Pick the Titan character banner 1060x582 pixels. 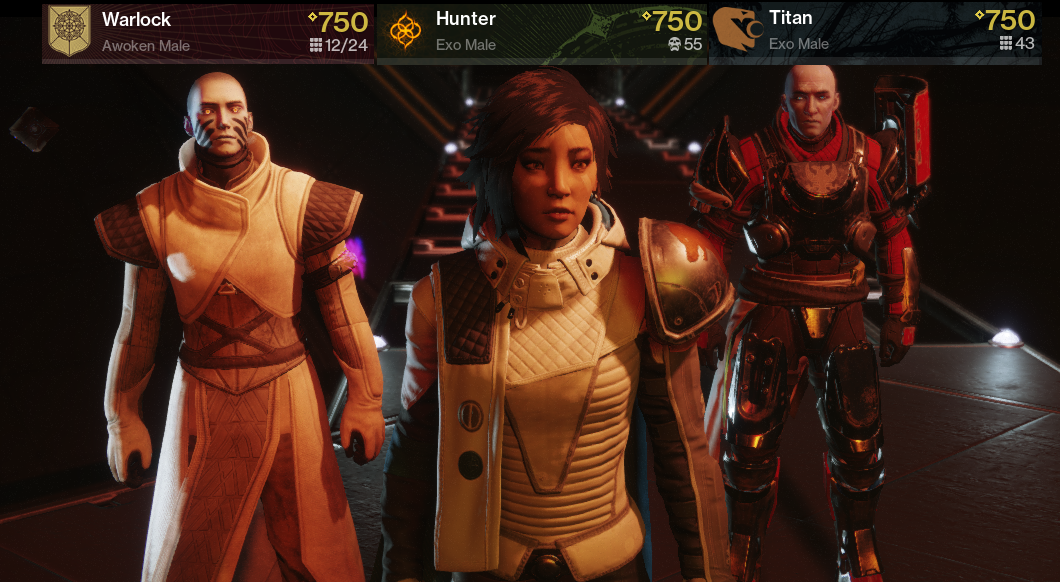[x=874, y=32]
